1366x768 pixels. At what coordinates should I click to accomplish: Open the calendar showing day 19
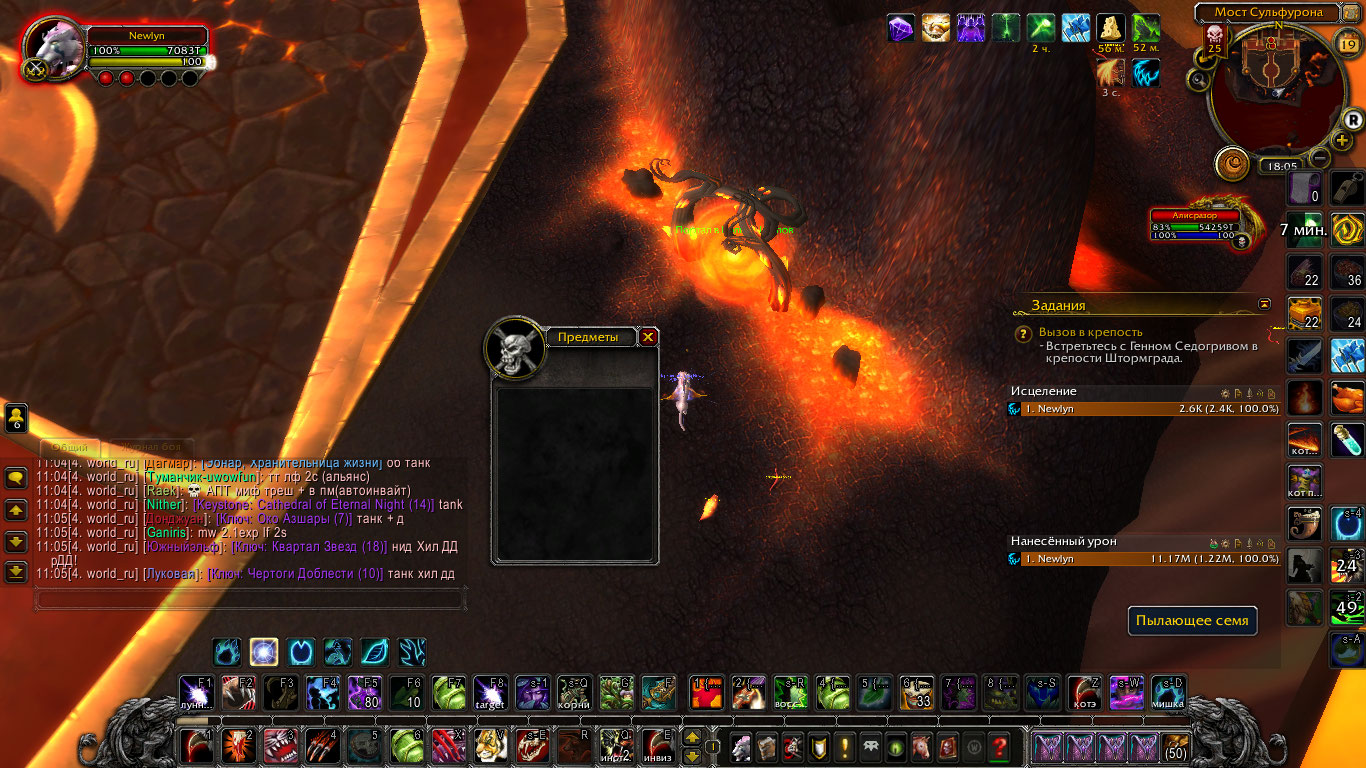(1346, 41)
